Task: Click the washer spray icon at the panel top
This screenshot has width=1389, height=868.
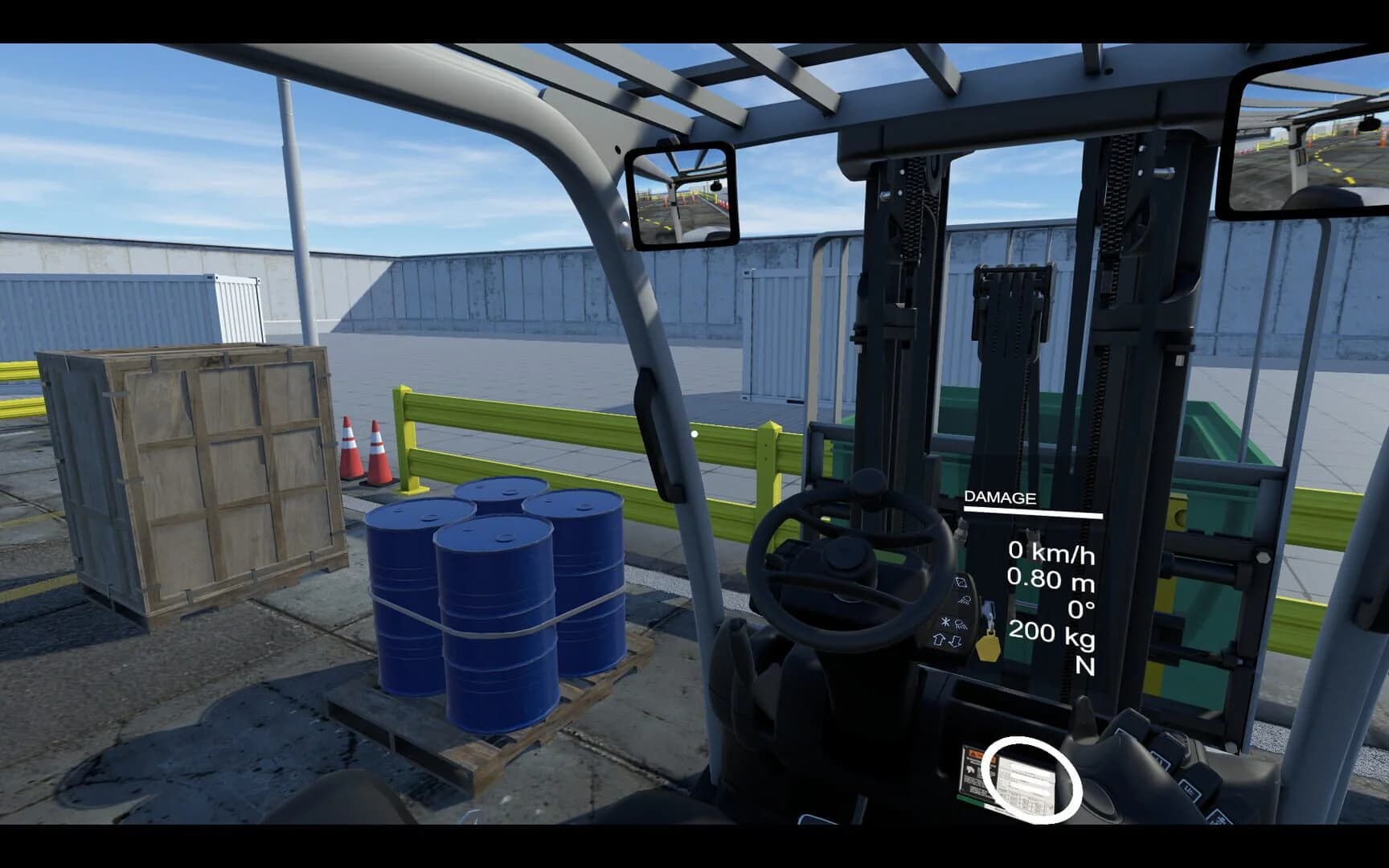Action: click(961, 583)
